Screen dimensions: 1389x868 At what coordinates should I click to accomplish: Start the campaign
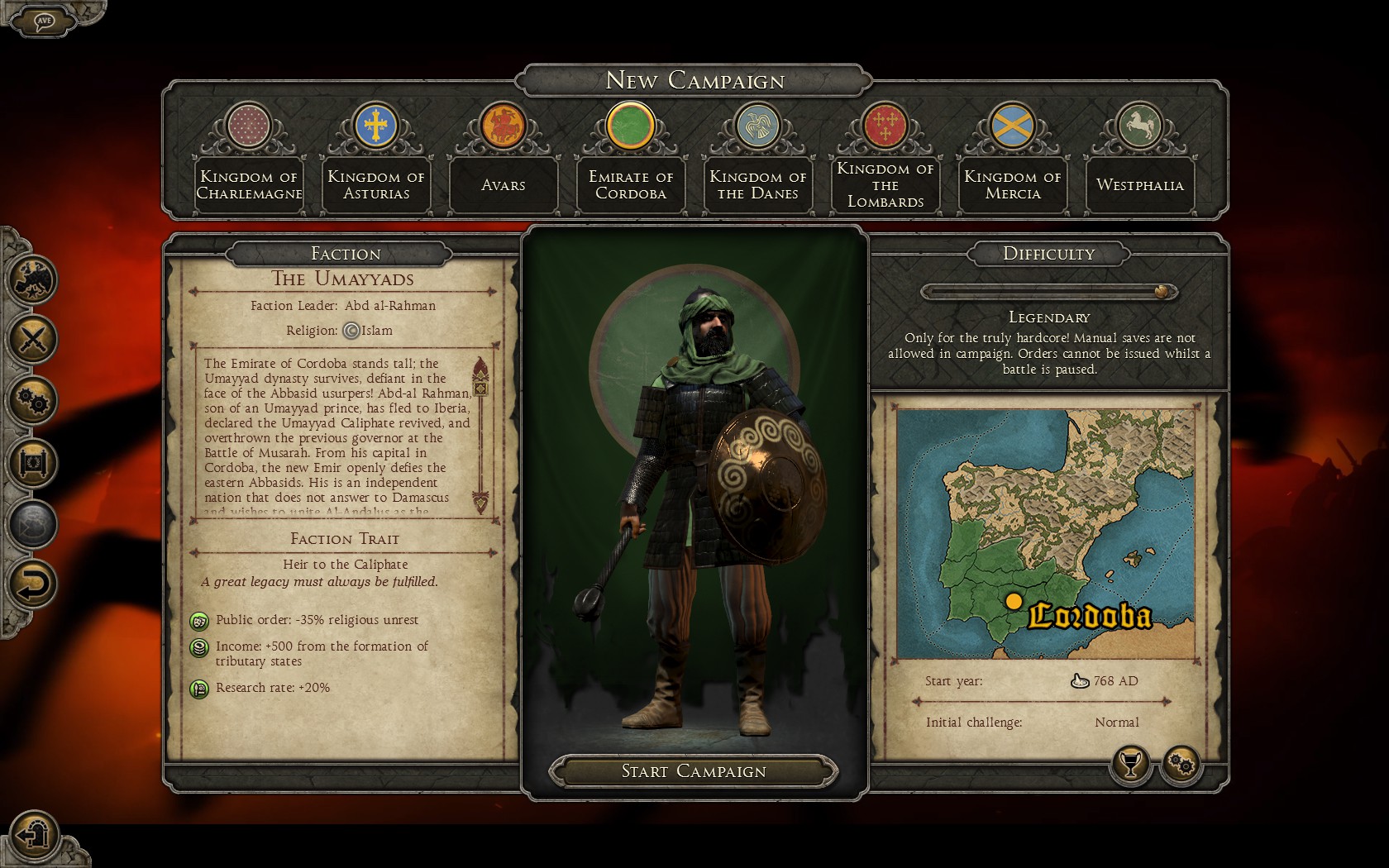click(x=694, y=771)
